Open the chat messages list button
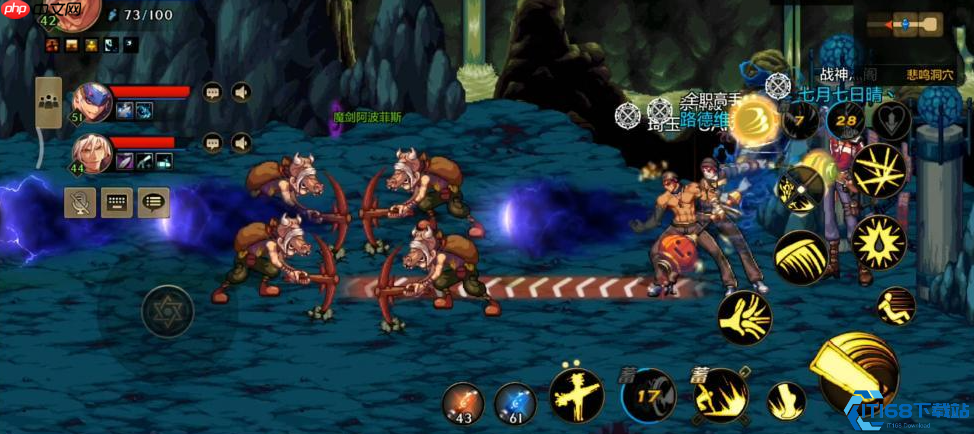Image resolution: width=974 pixels, height=434 pixels. pos(153,203)
